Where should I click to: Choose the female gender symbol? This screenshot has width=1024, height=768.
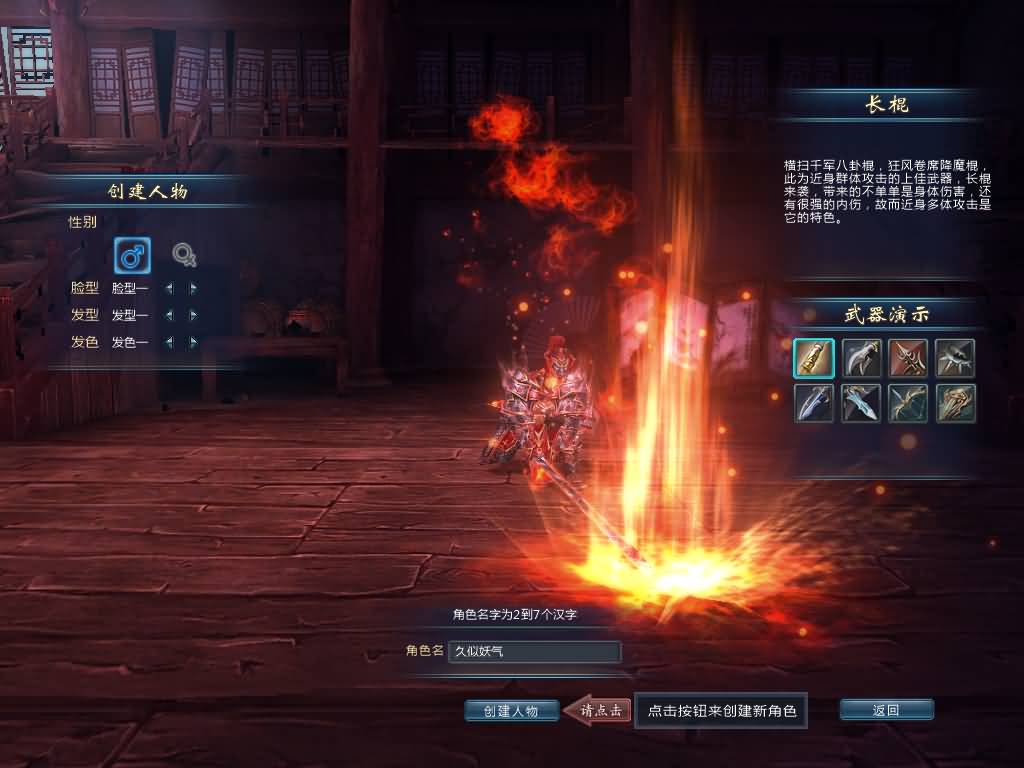tap(183, 256)
